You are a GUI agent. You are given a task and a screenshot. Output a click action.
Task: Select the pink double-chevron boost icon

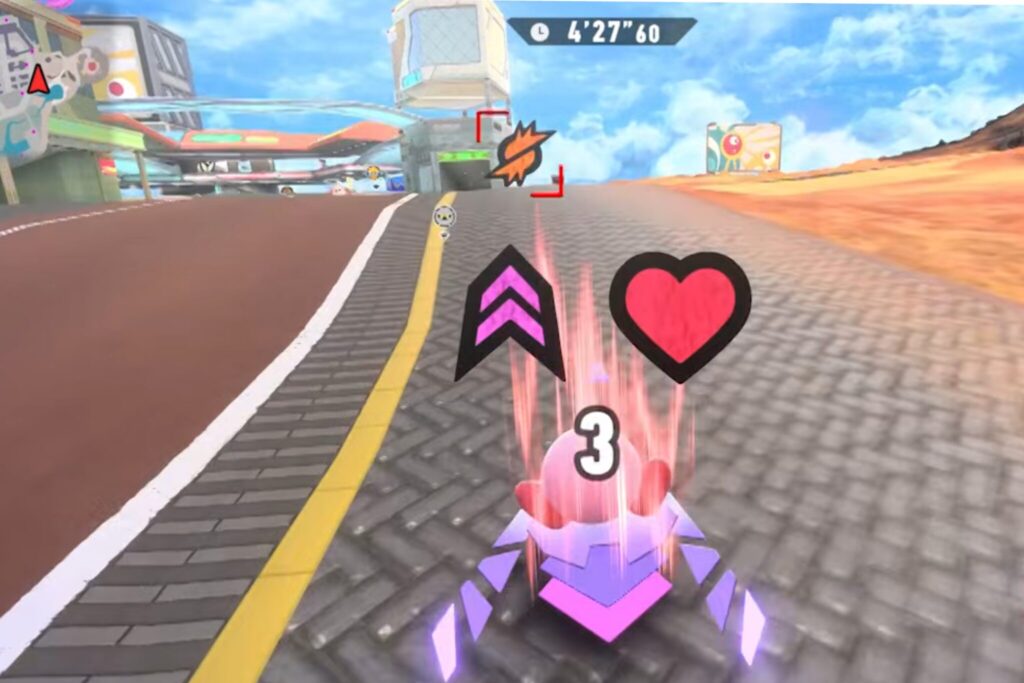point(510,314)
